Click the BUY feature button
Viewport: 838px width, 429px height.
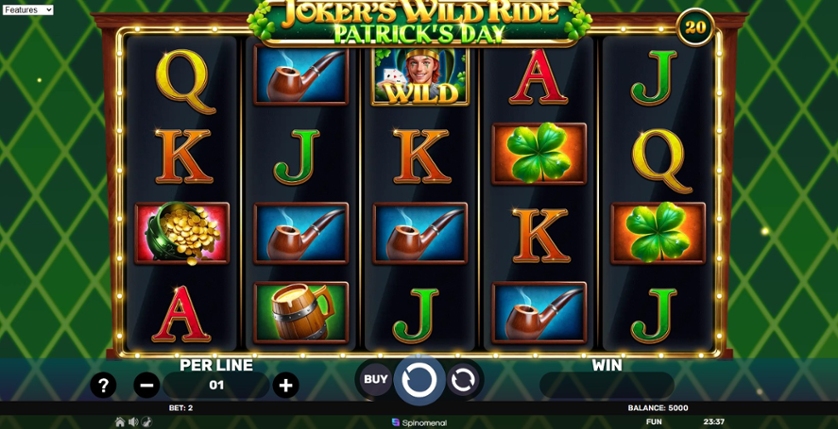tap(375, 380)
